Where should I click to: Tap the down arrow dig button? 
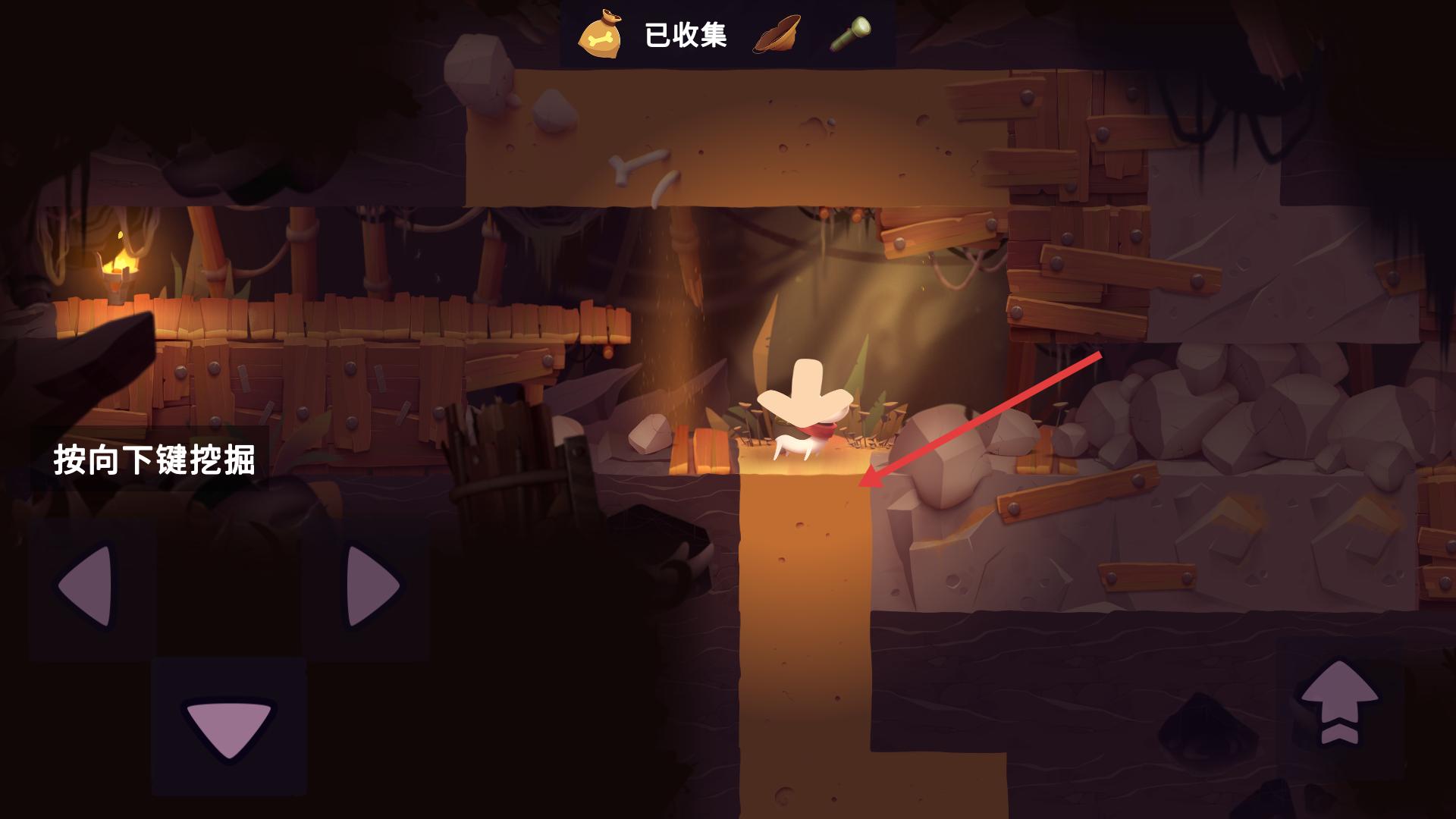[x=228, y=727]
